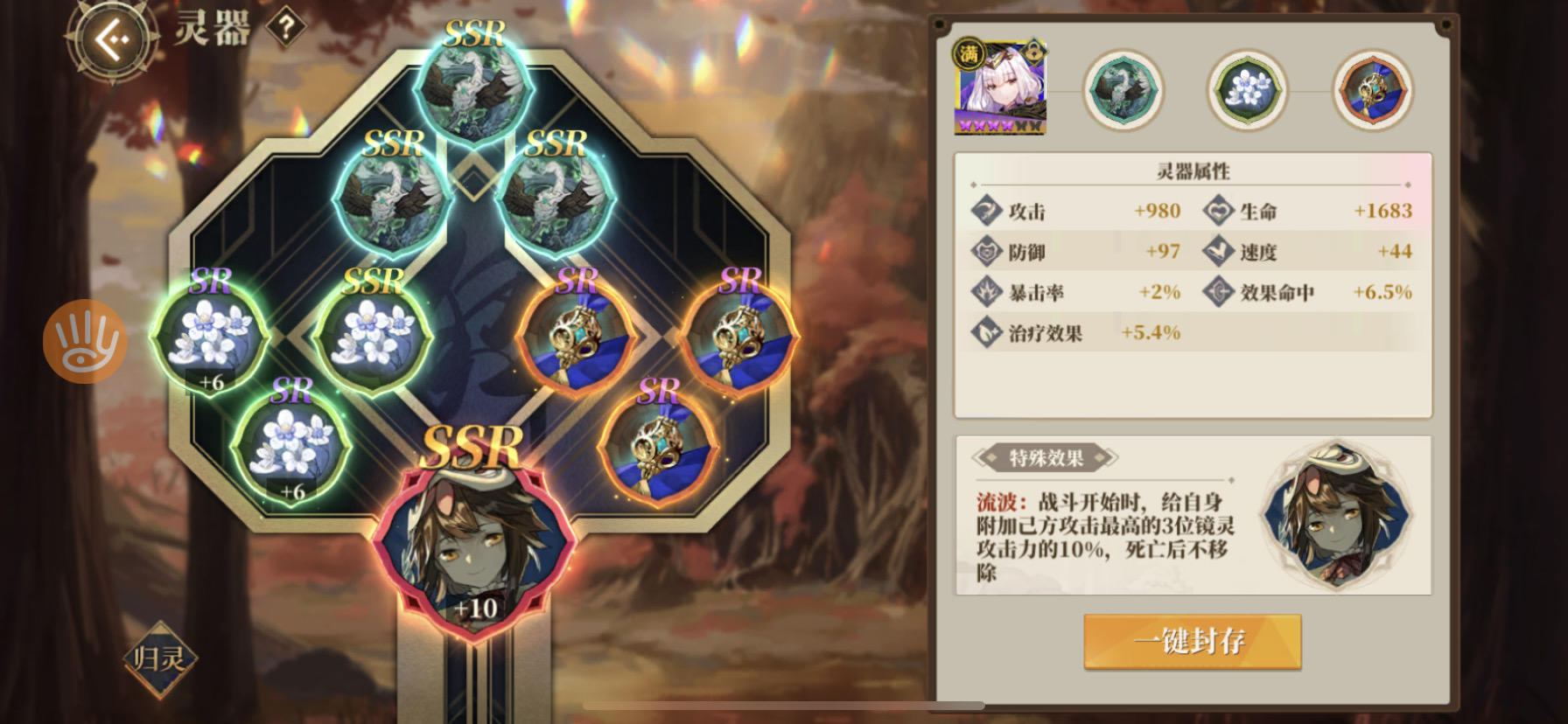Toggle the green flower equipment set indicator
The image size is (1568, 724).
[1248, 91]
